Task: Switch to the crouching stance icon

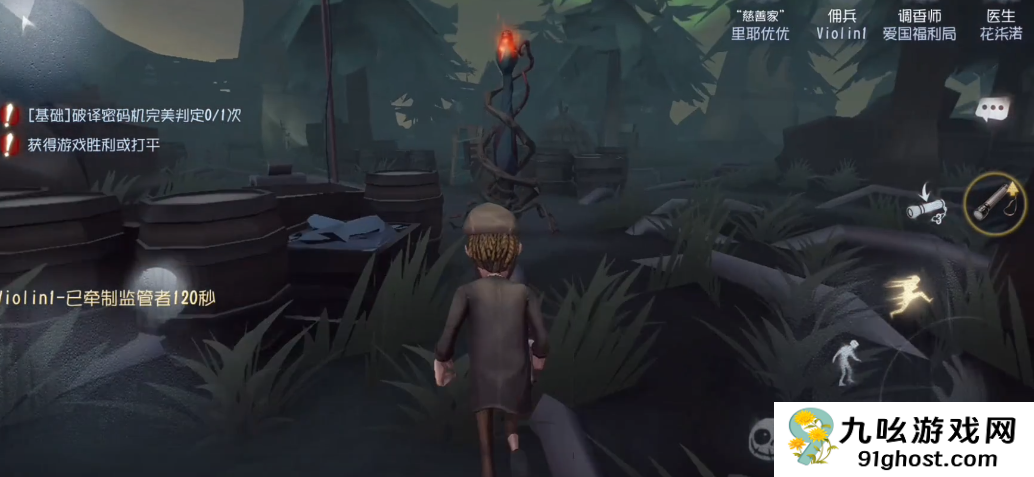Action: 846,365
